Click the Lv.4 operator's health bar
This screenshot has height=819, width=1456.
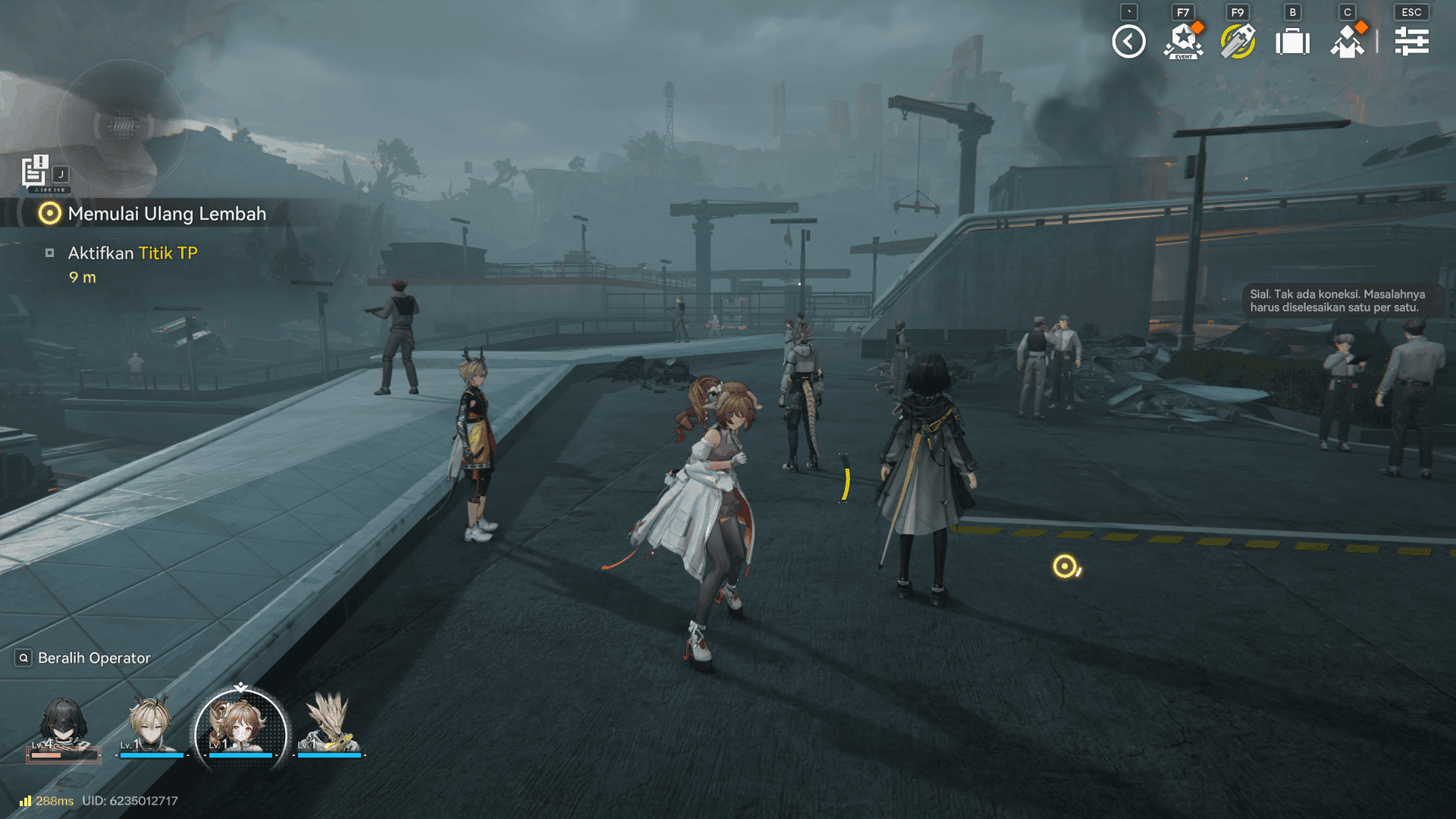(x=64, y=756)
